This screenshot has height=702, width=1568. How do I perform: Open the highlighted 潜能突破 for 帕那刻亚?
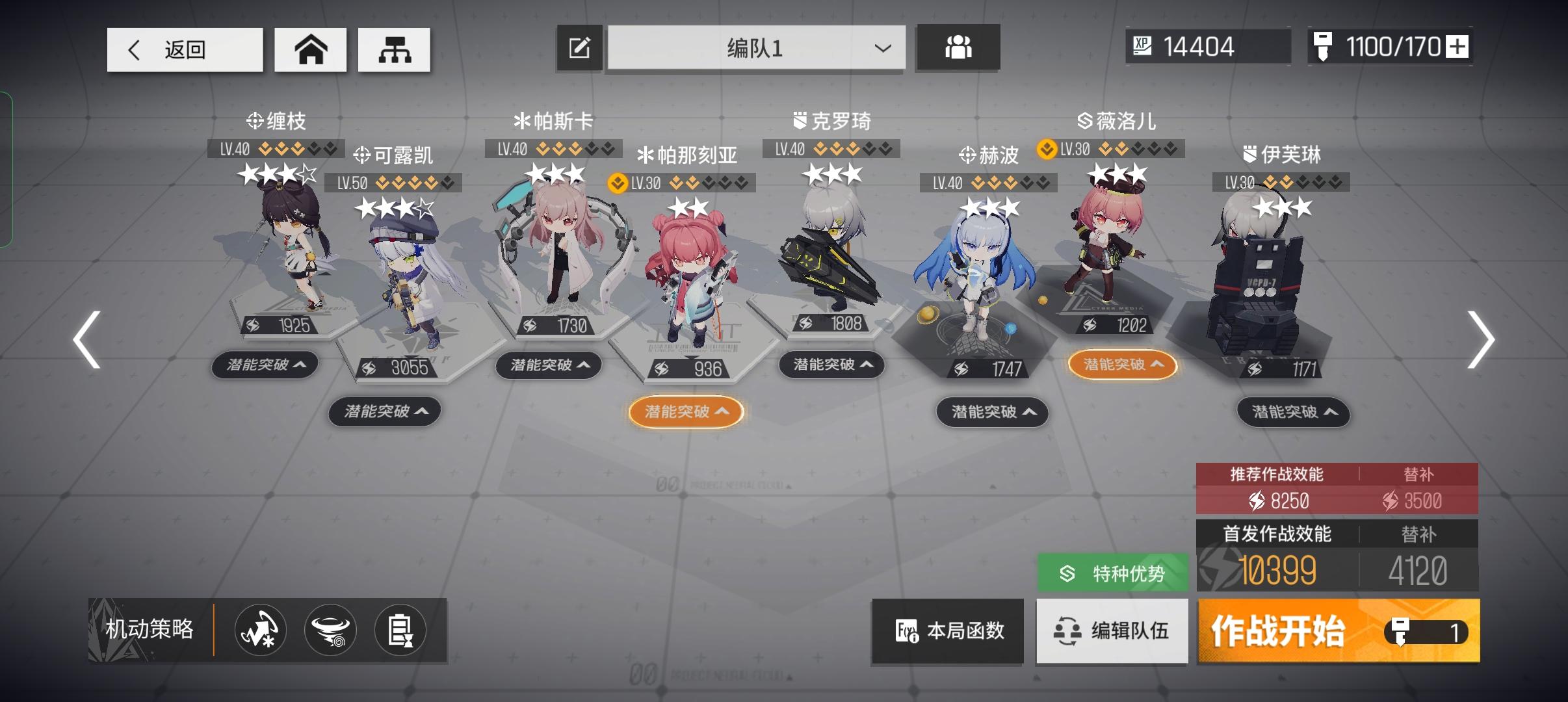(x=687, y=411)
